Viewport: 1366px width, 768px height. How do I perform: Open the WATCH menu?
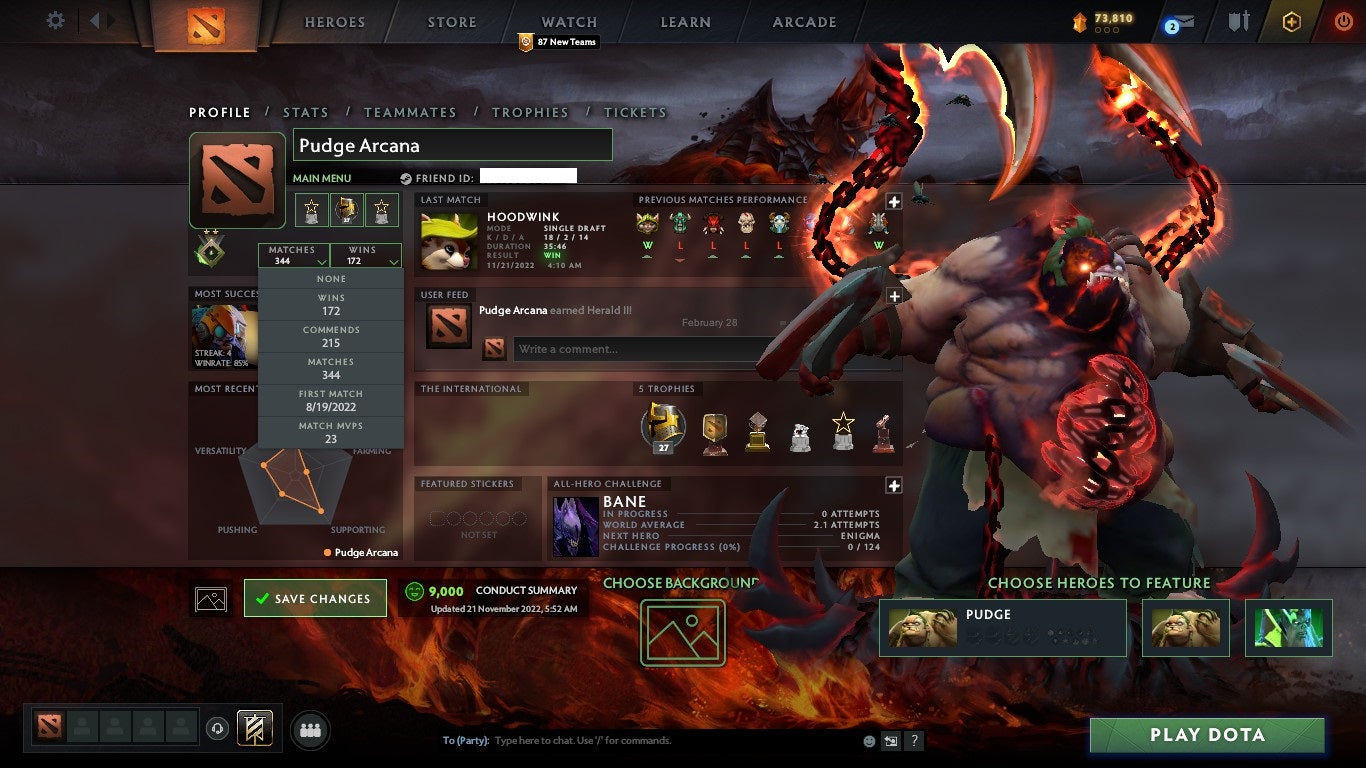pyautogui.click(x=568, y=21)
